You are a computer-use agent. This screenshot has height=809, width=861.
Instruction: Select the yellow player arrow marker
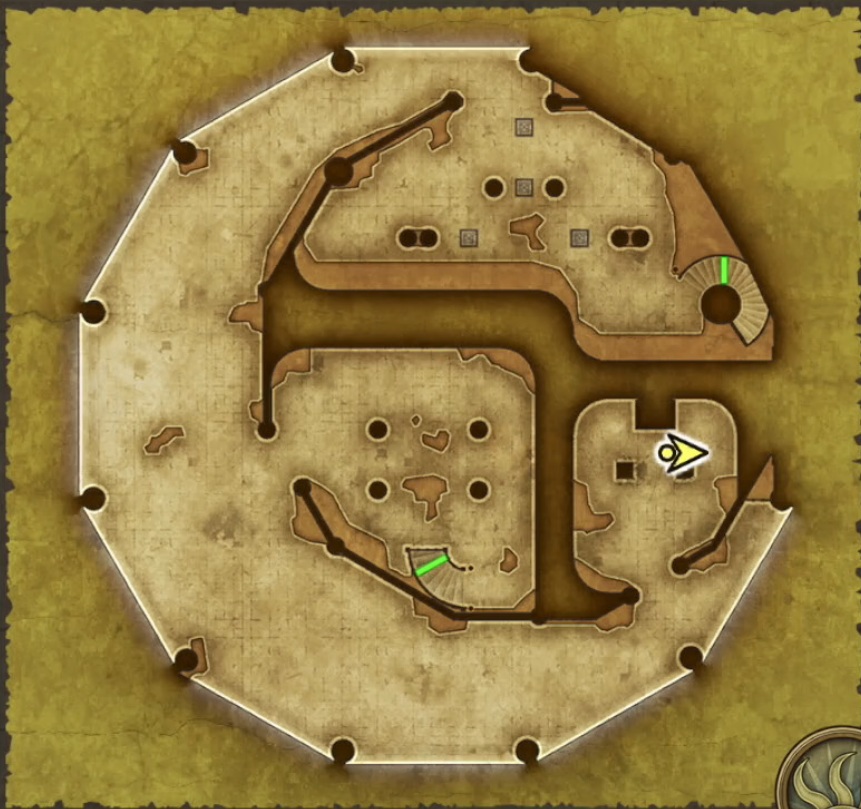click(x=683, y=454)
